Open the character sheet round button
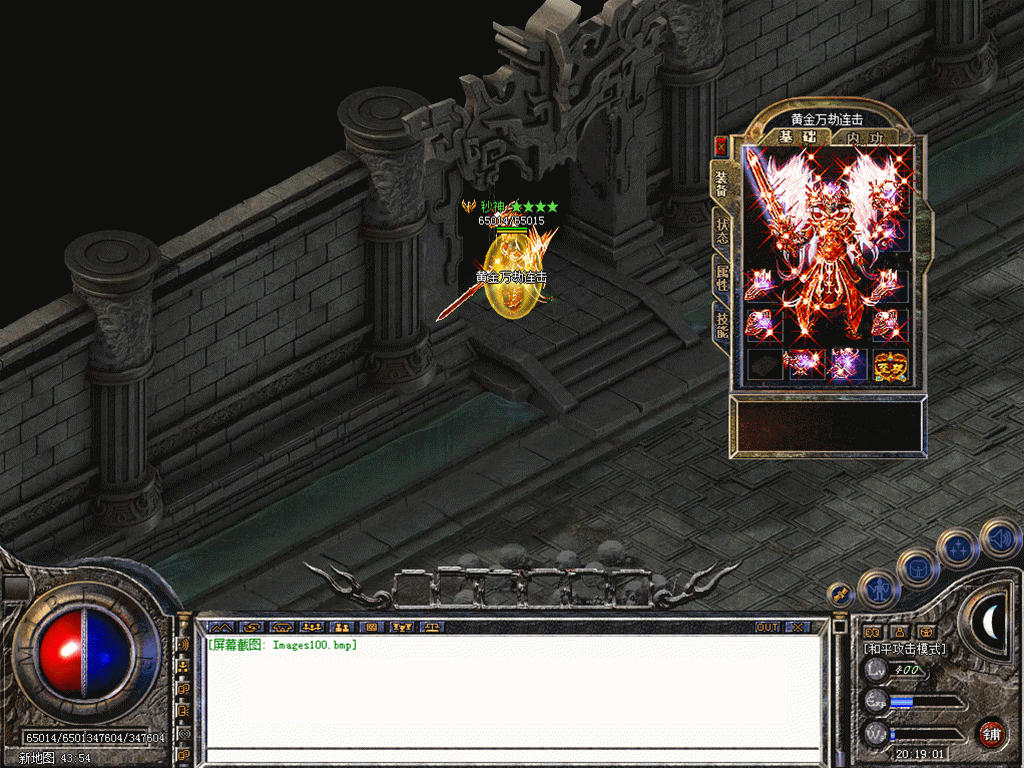 879,589
